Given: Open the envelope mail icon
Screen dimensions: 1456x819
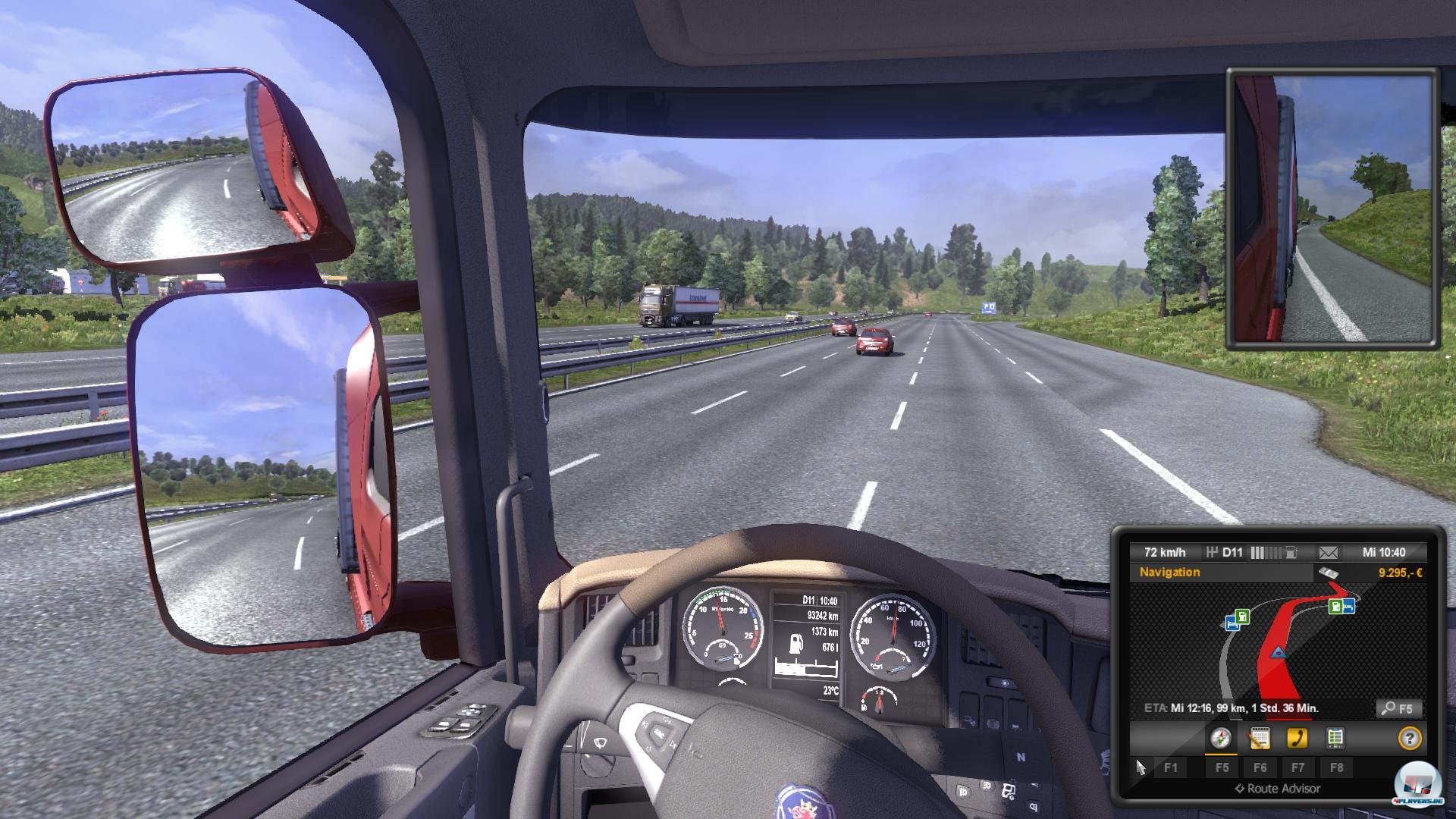Looking at the screenshot, I should [x=1328, y=552].
